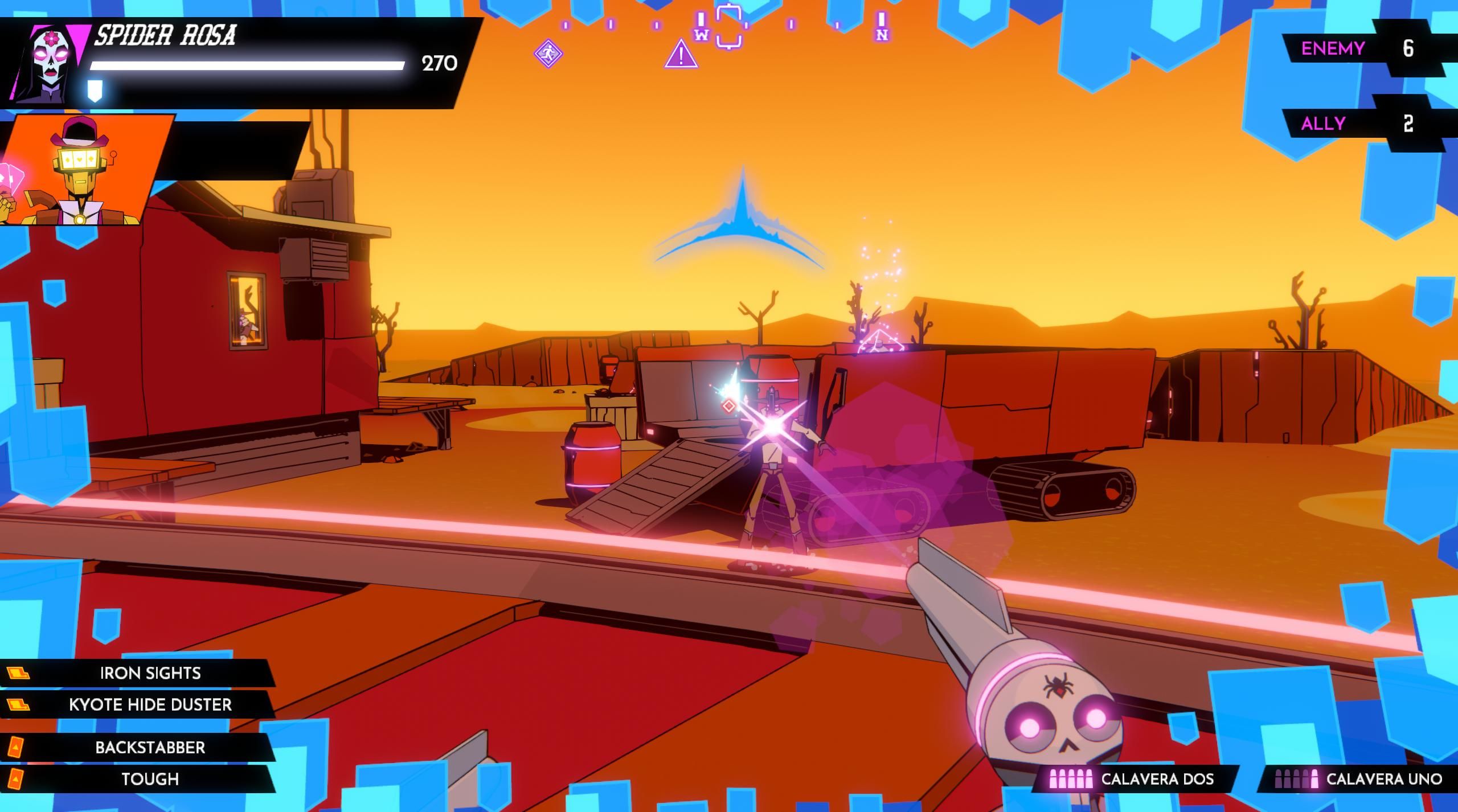Click the Calavera Uno weapon label

point(1390,780)
